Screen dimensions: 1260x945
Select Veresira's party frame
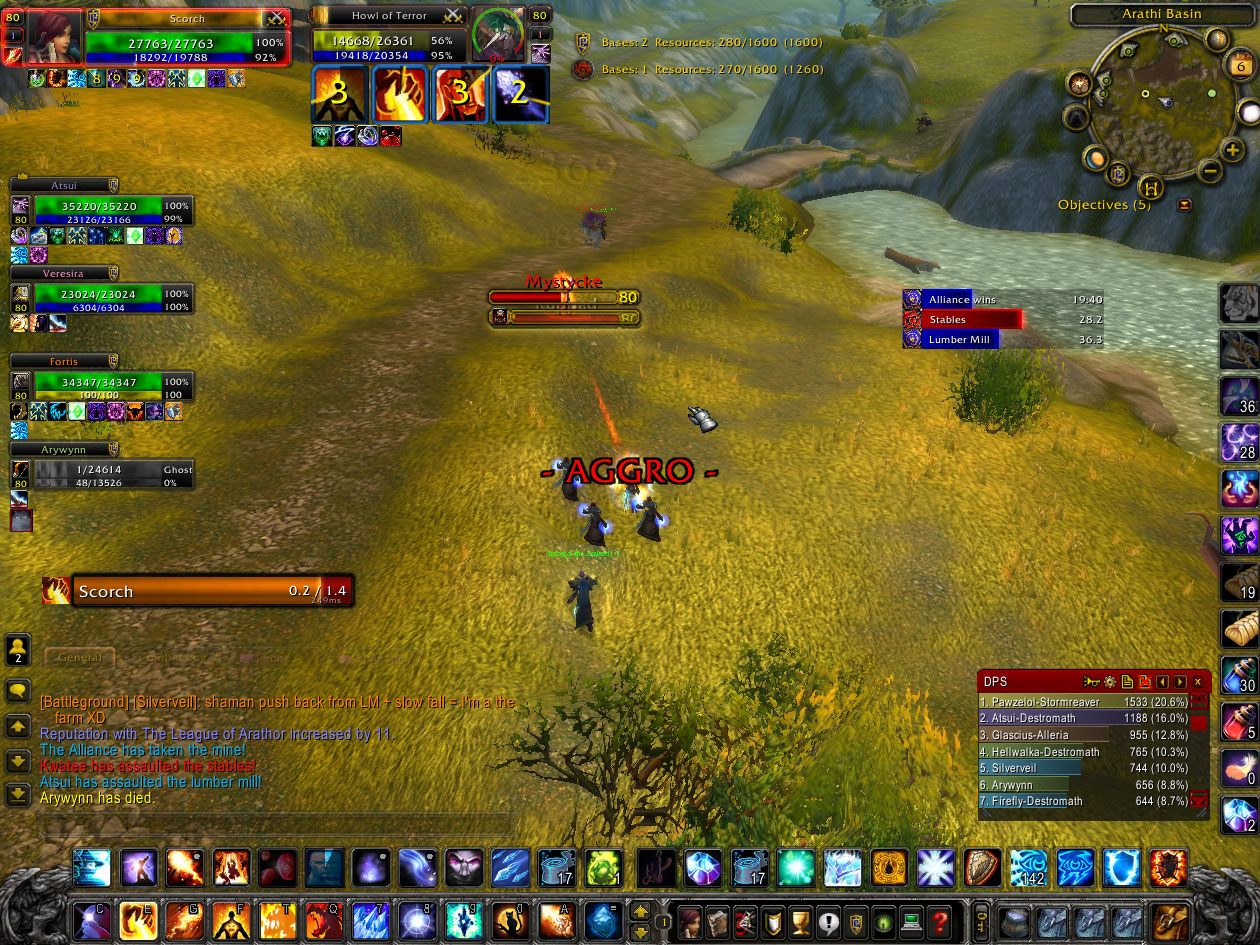(x=98, y=299)
